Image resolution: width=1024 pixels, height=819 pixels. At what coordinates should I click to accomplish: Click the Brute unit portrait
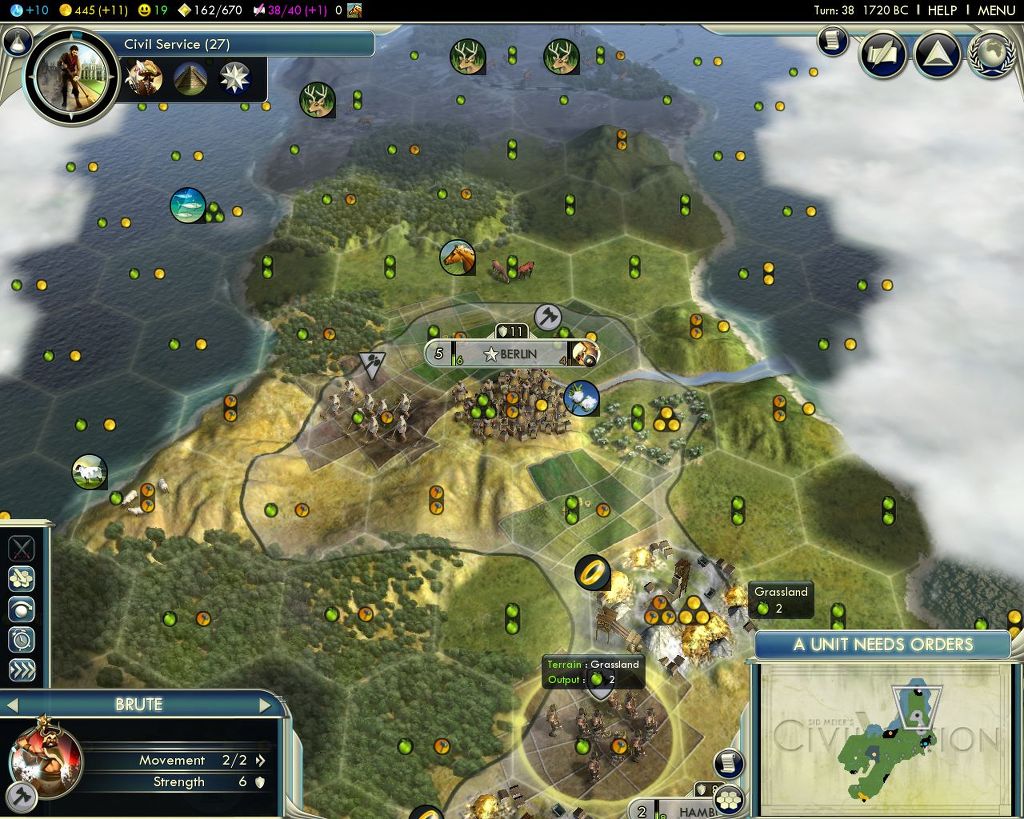[45, 758]
